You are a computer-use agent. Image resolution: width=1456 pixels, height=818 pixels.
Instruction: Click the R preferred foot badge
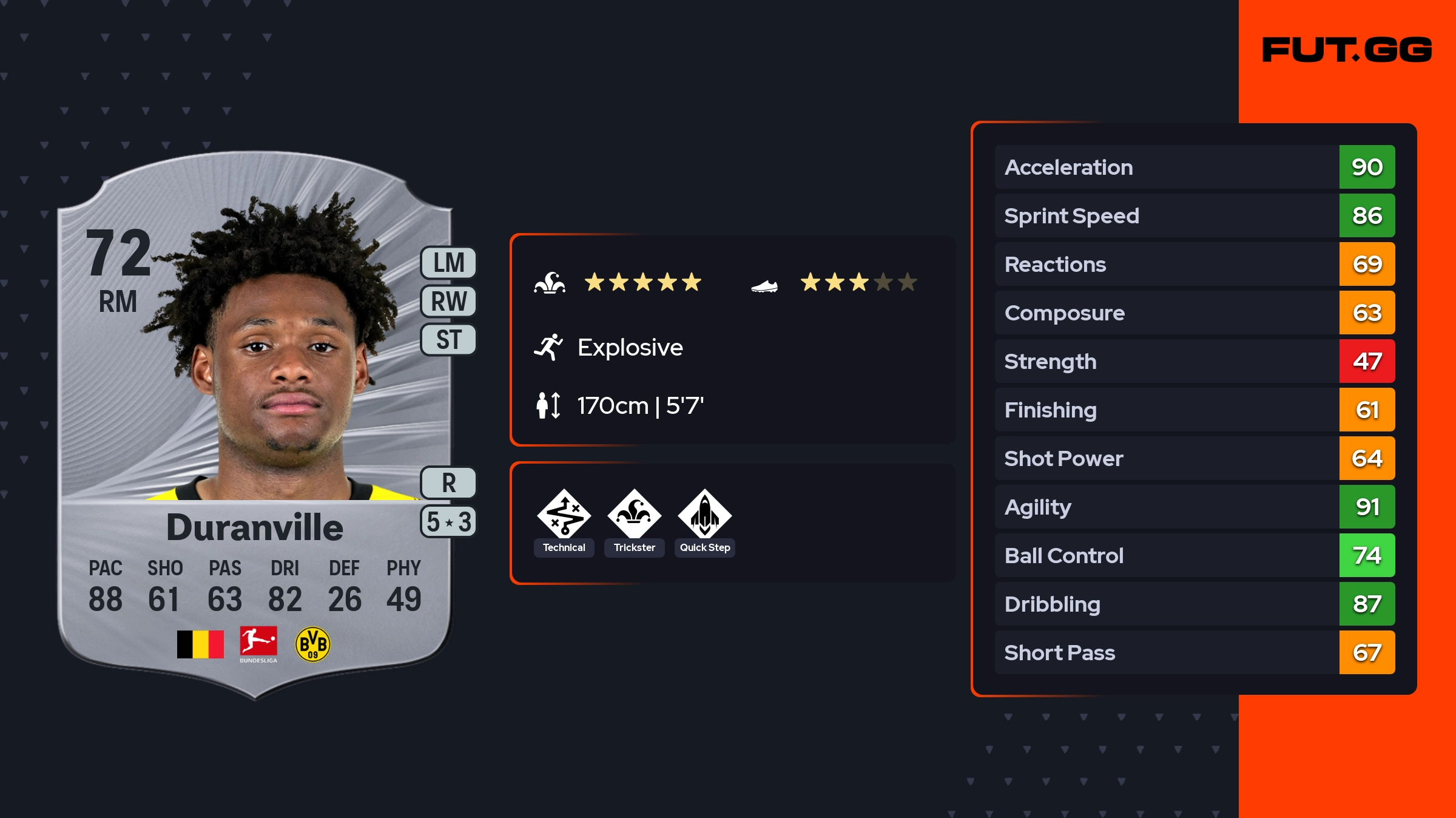pyautogui.click(x=448, y=483)
